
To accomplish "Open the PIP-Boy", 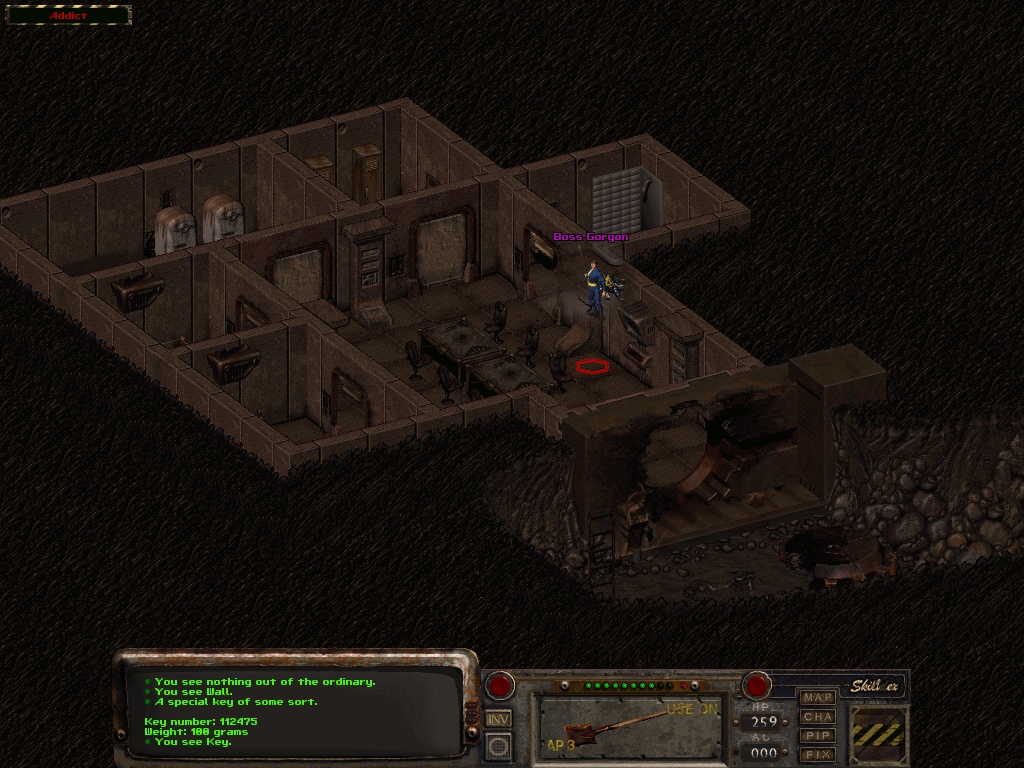I will coord(818,735).
